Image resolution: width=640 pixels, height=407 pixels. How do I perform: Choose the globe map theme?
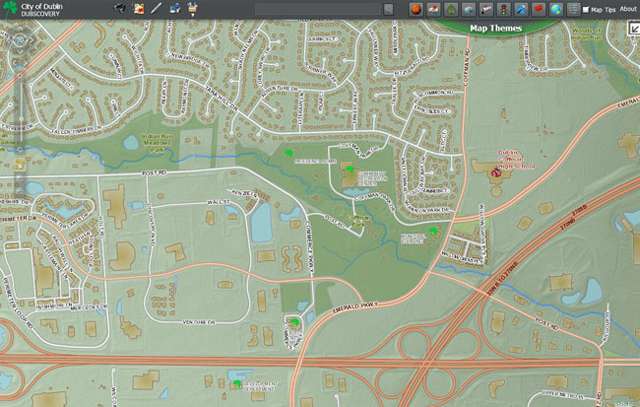(x=555, y=9)
